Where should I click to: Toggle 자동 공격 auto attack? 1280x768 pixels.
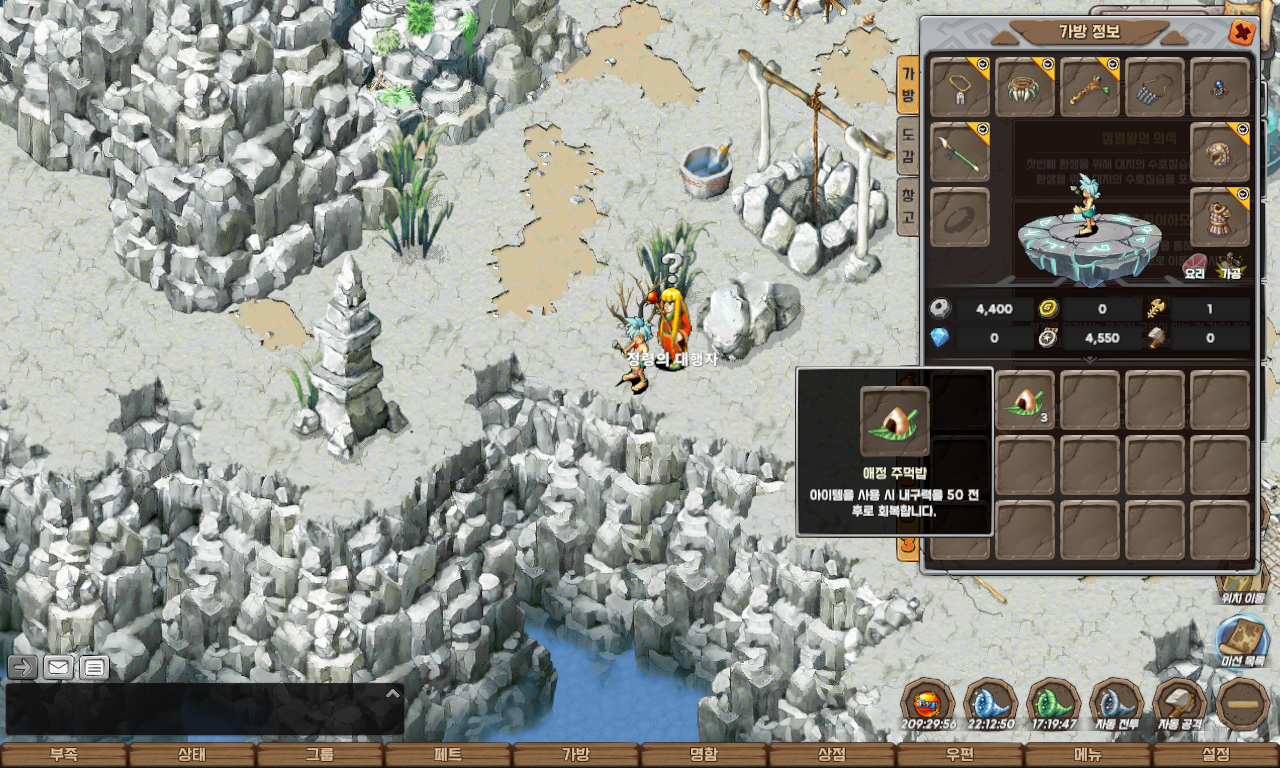click(1179, 704)
